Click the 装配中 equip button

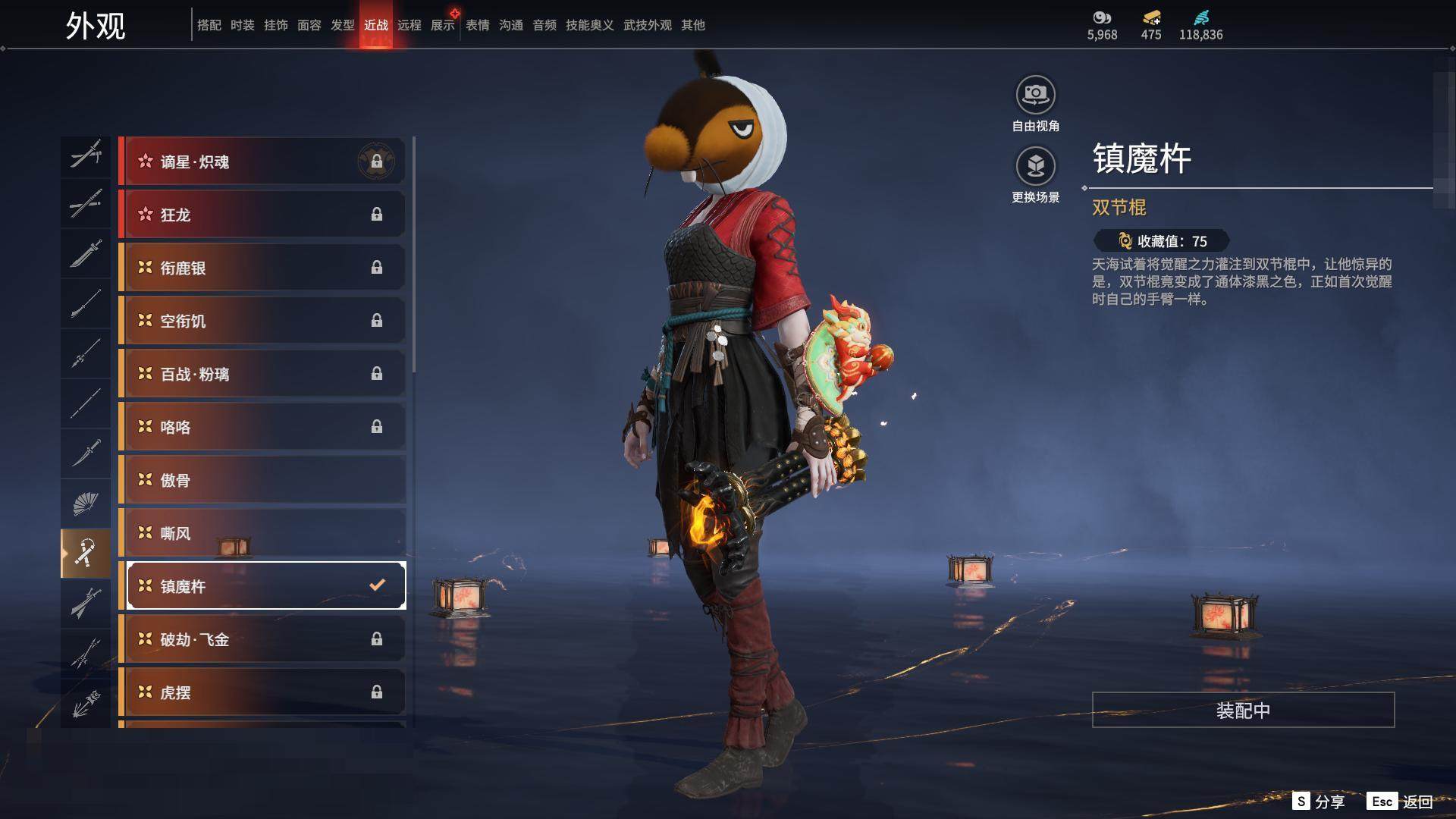point(1242,710)
